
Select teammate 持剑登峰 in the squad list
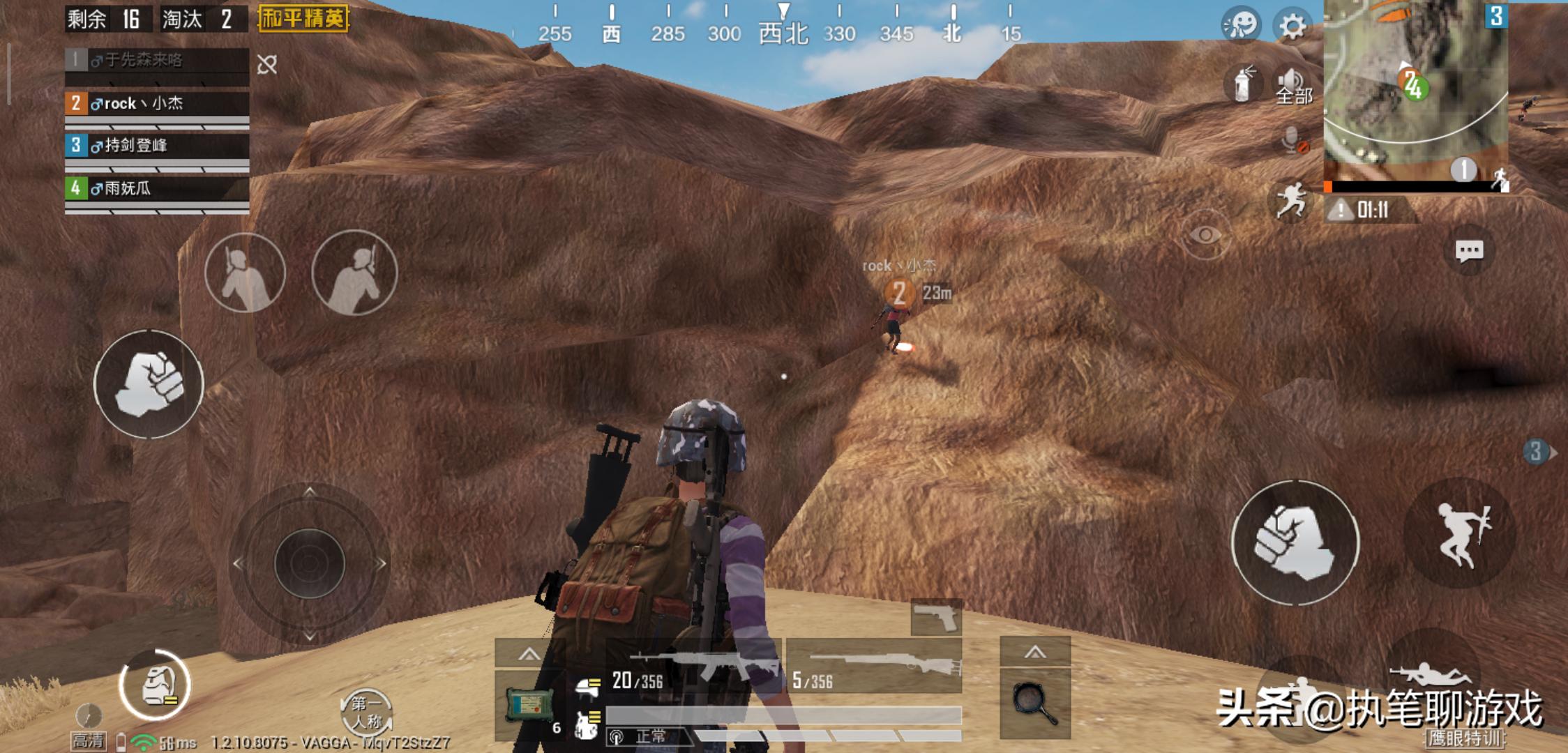[x=157, y=146]
